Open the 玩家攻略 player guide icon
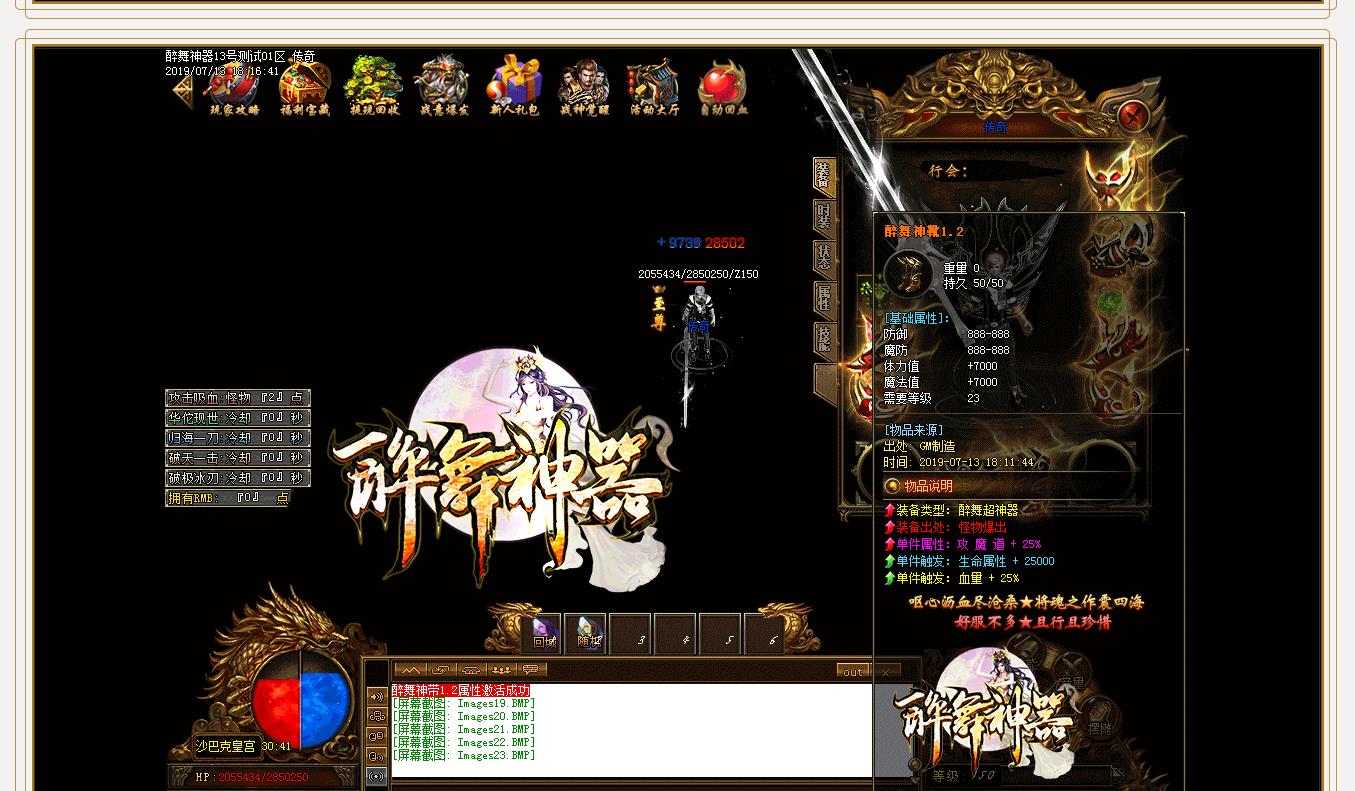 [x=234, y=87]
